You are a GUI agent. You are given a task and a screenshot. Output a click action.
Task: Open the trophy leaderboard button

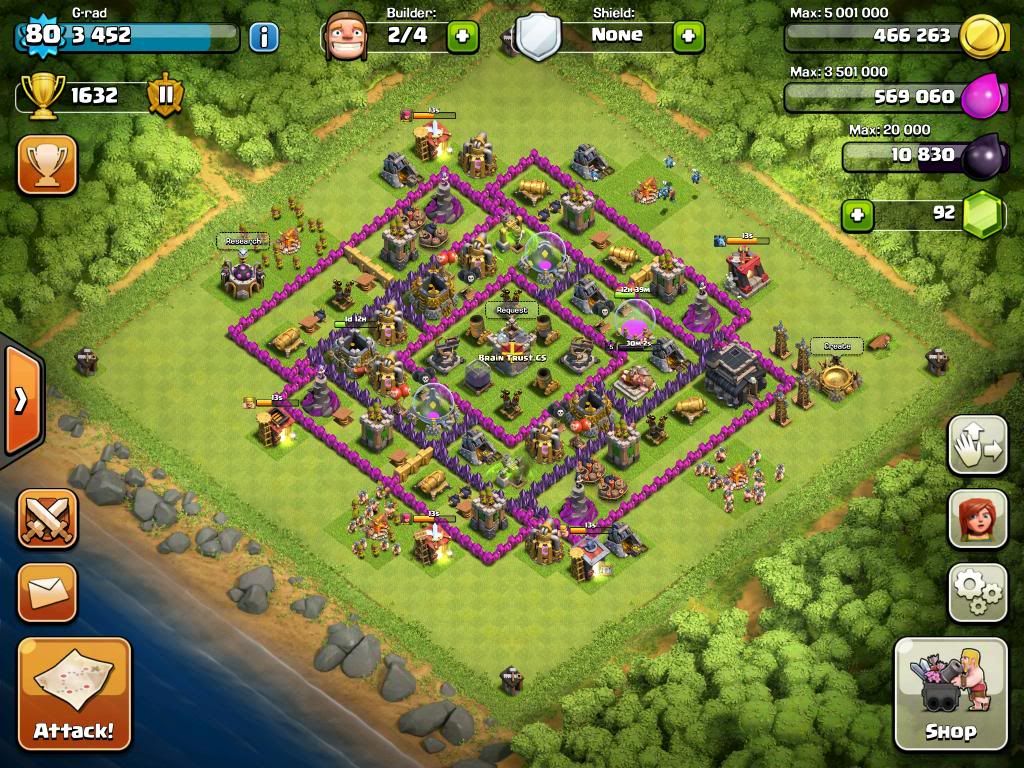pos(47,164)
